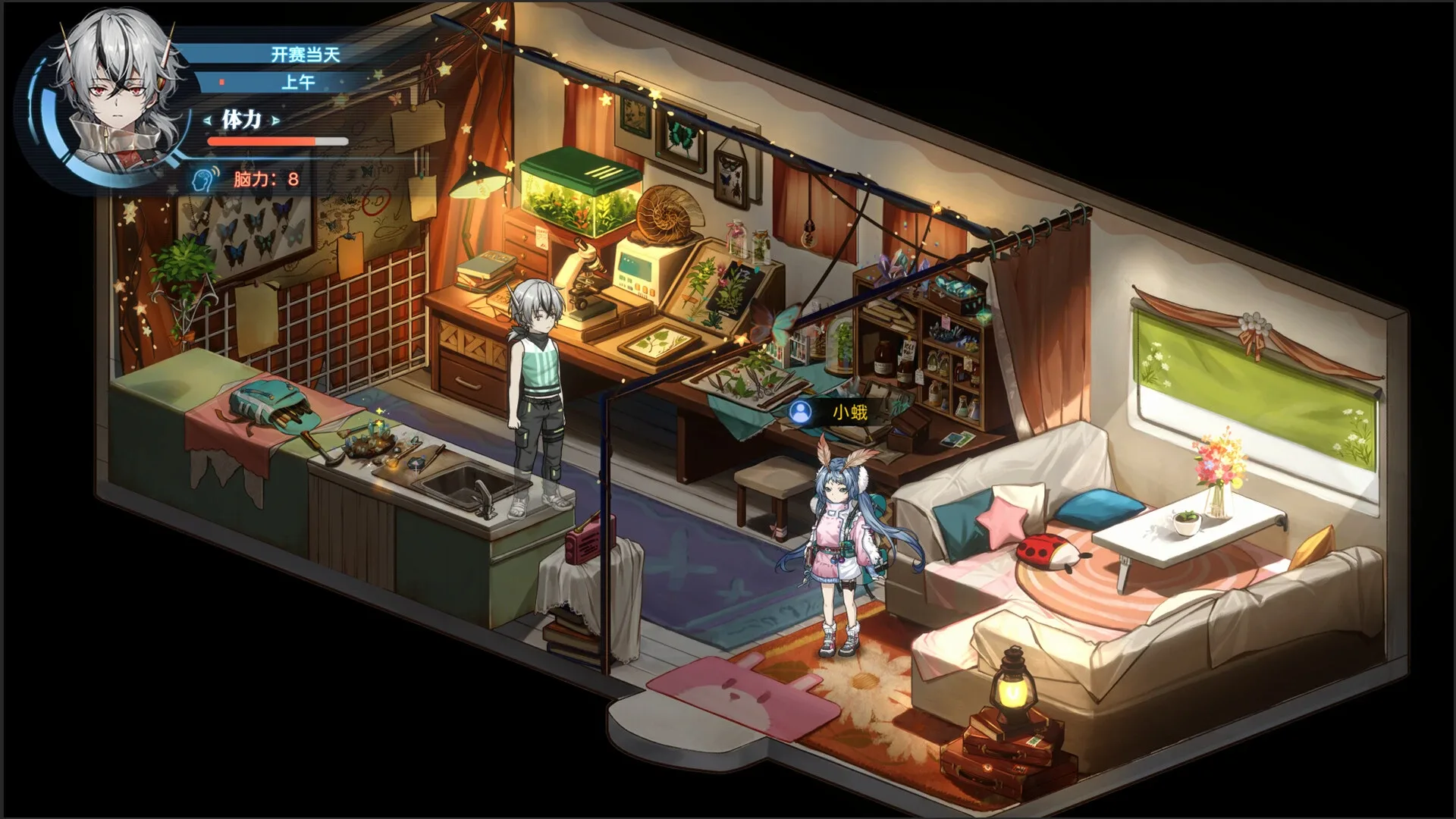Click the left arrow beside the 体力 label

(x=206, y=119)
